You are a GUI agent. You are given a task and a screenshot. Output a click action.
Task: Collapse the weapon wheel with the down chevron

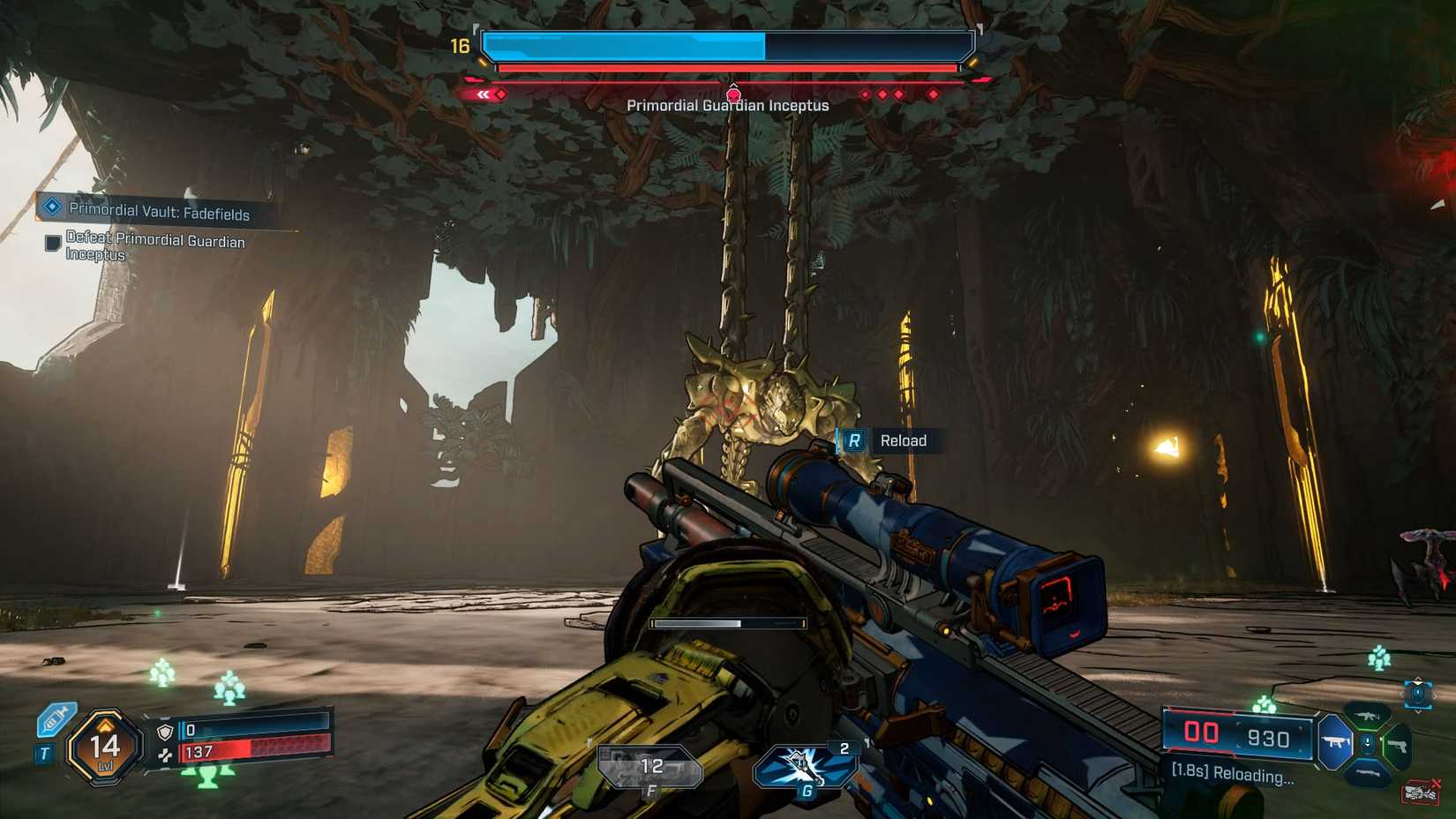1418,711
